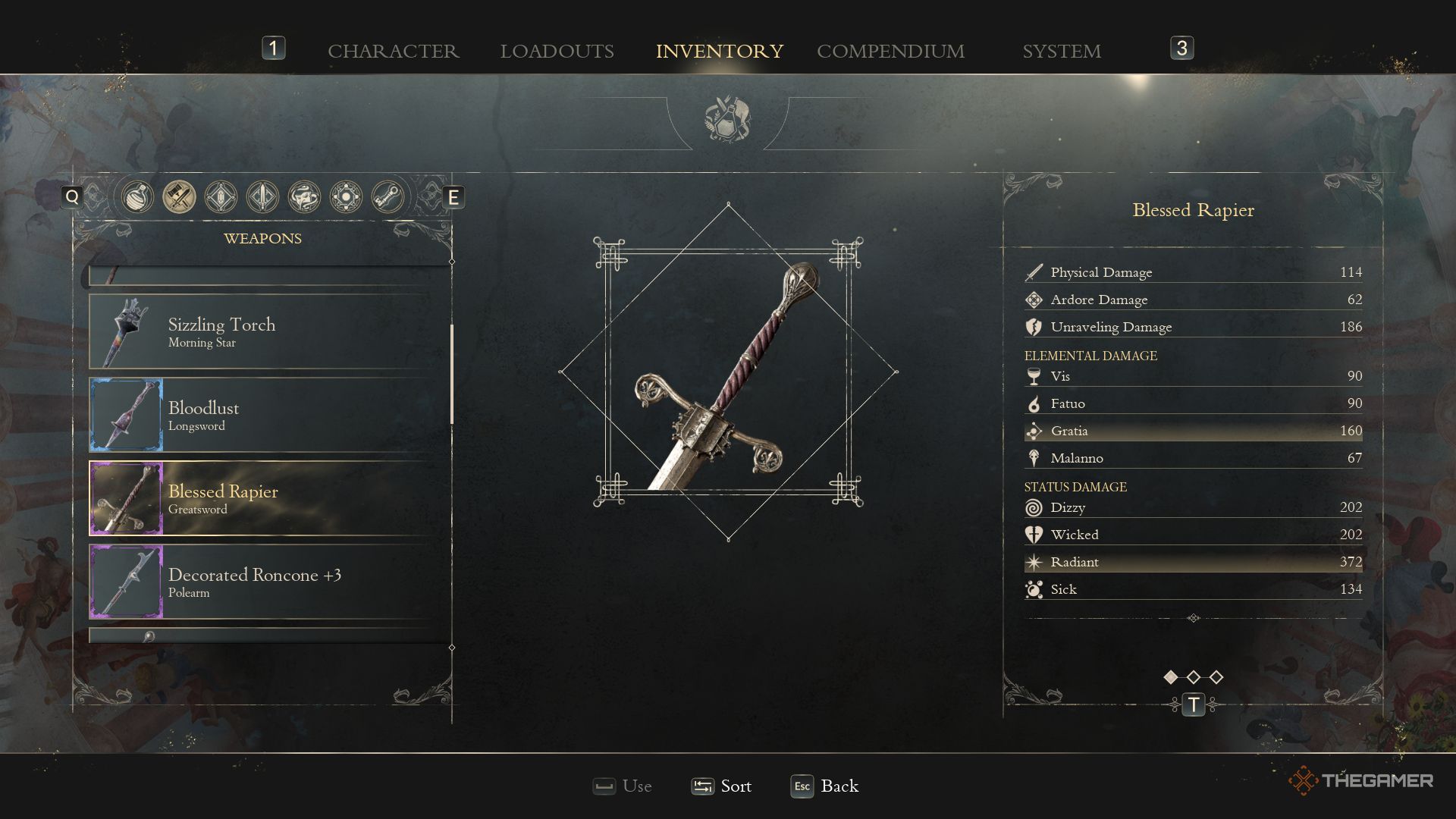Go to the System tab
Viewport: 1456px width, 819px height.
click(x=1061, y=51)
